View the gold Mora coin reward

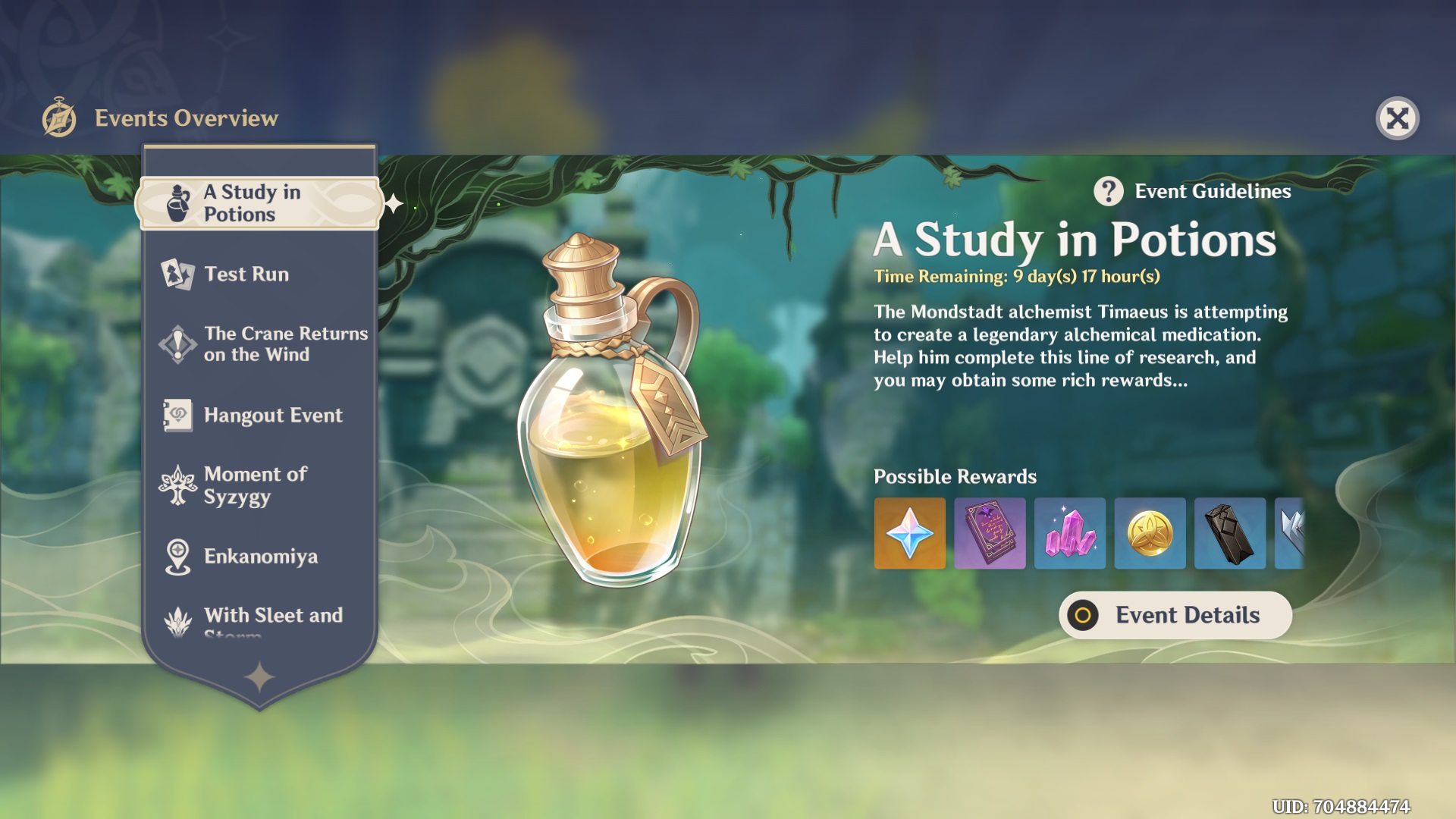1150,533
